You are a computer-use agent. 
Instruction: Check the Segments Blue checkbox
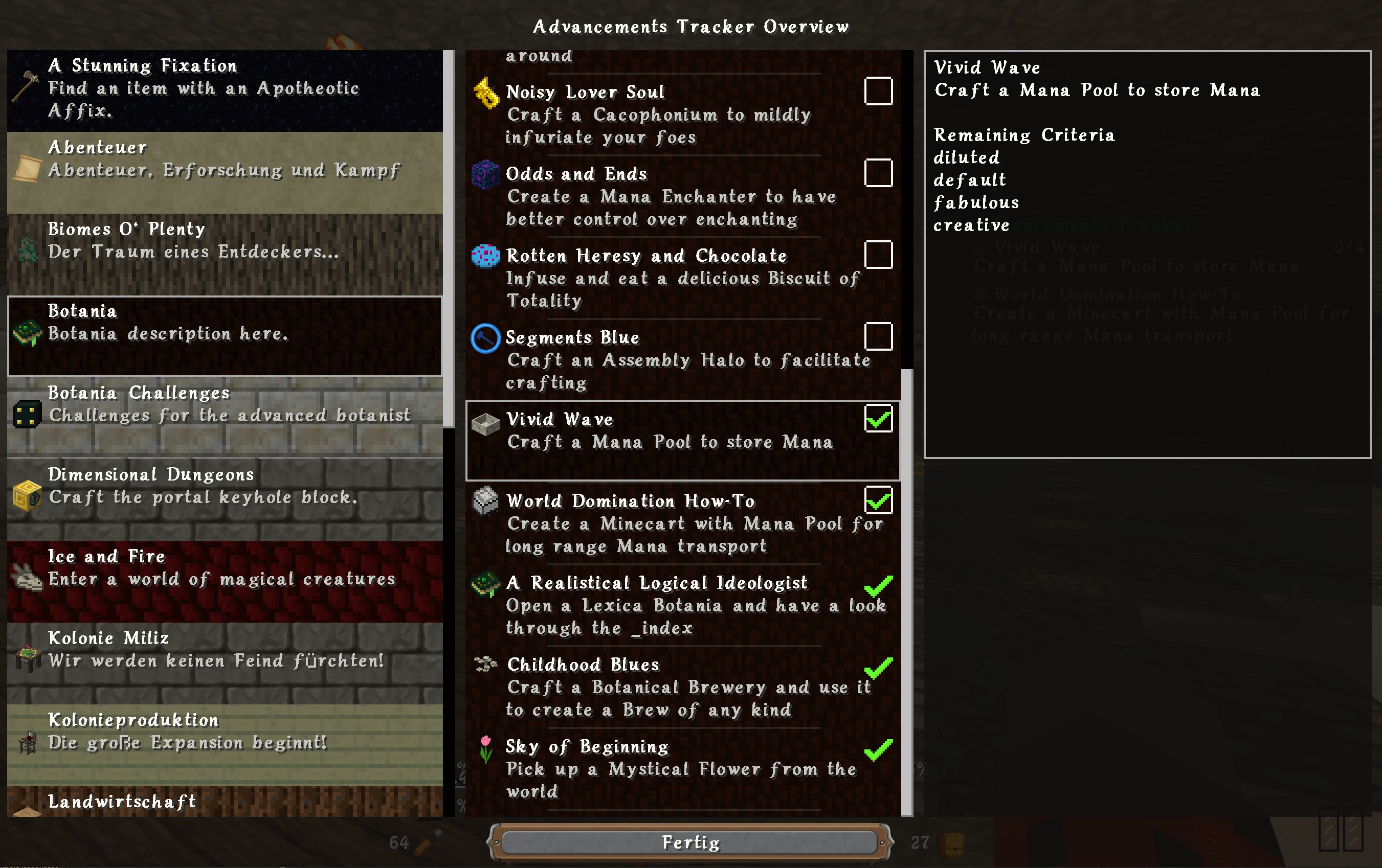click(x=878, y=336)
